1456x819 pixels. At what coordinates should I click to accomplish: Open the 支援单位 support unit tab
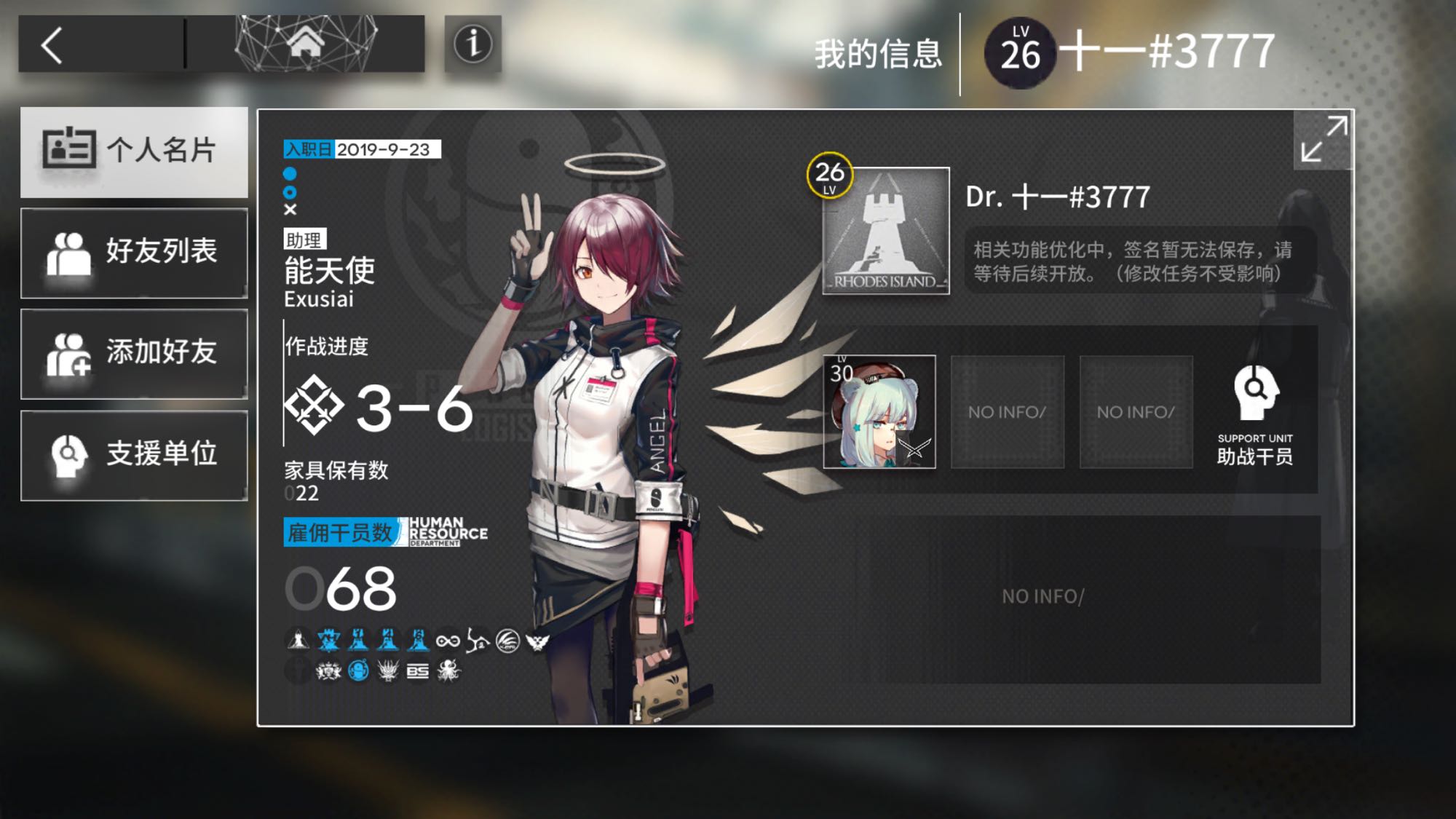coord(135,454)
